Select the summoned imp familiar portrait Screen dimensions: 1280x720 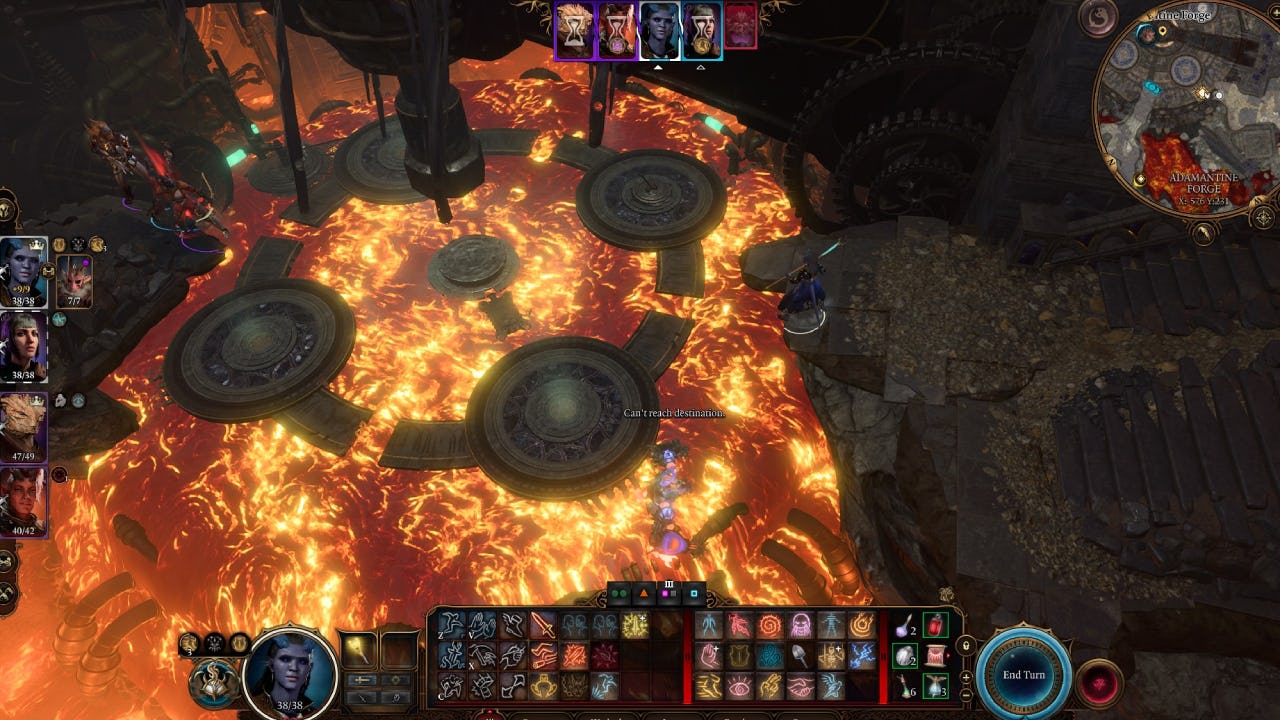(x=74, y=281)
